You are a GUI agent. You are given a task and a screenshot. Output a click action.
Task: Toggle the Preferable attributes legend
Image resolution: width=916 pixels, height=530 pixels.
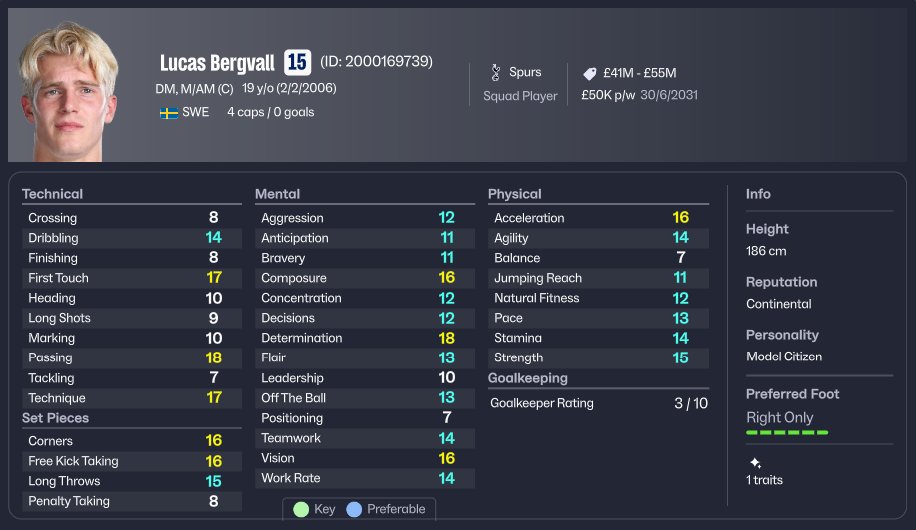click(x=385, y=509)
